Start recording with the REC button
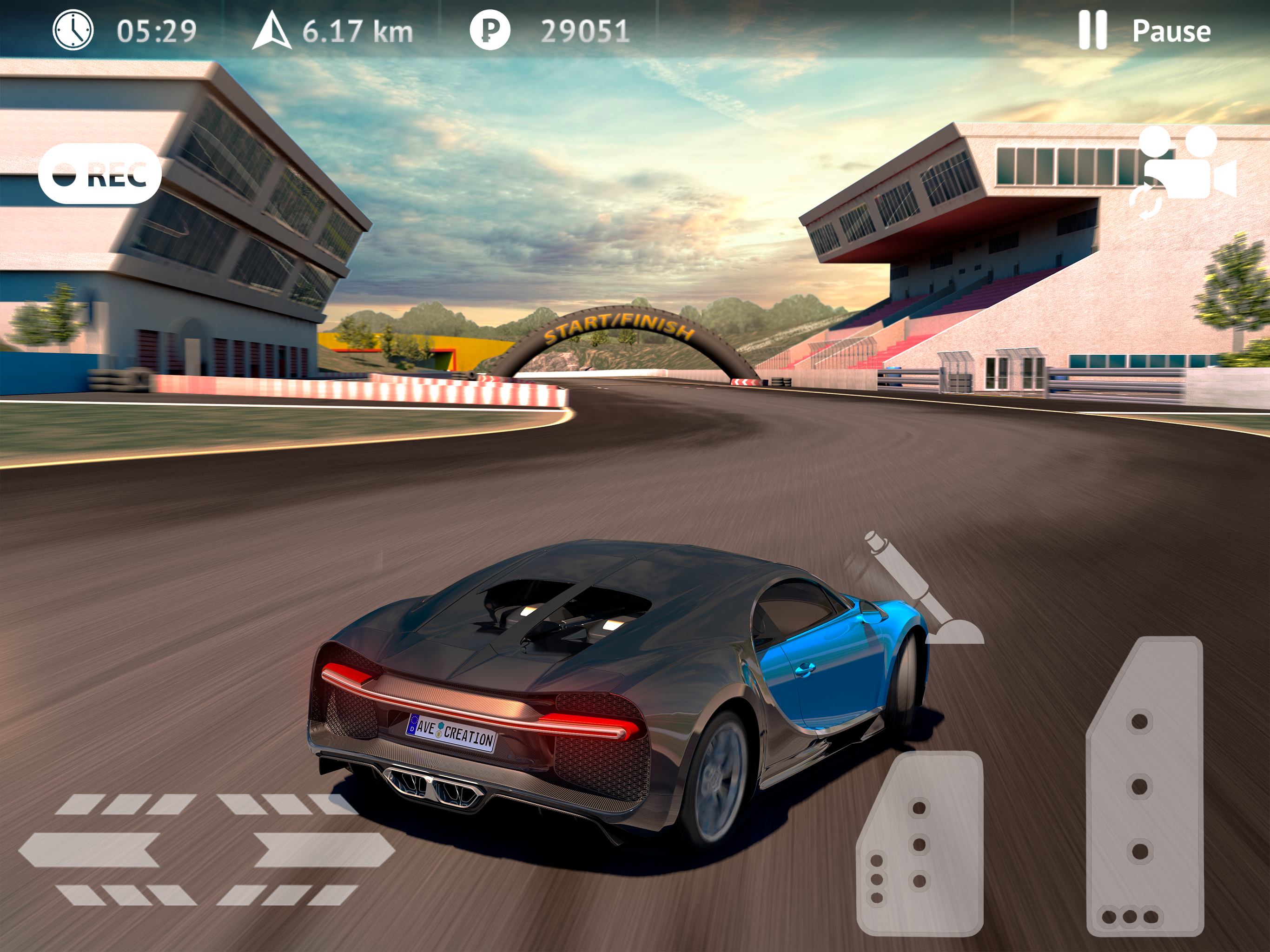Viewport: 1270px width, 952px height. (x=99, y=173)
